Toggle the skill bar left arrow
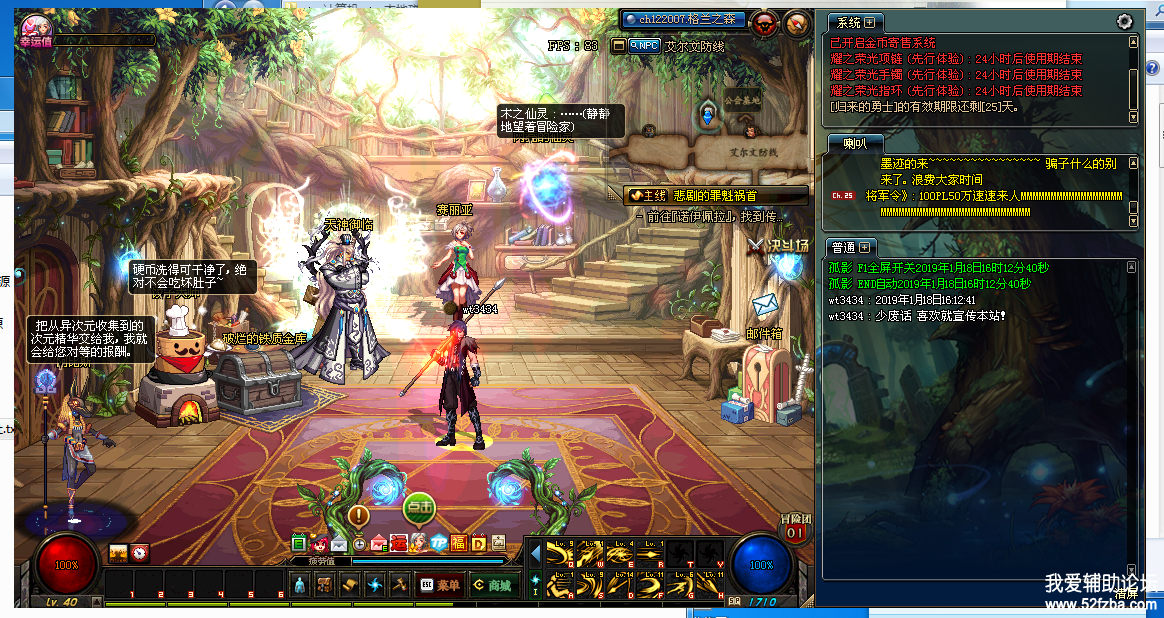 point(535,553)
